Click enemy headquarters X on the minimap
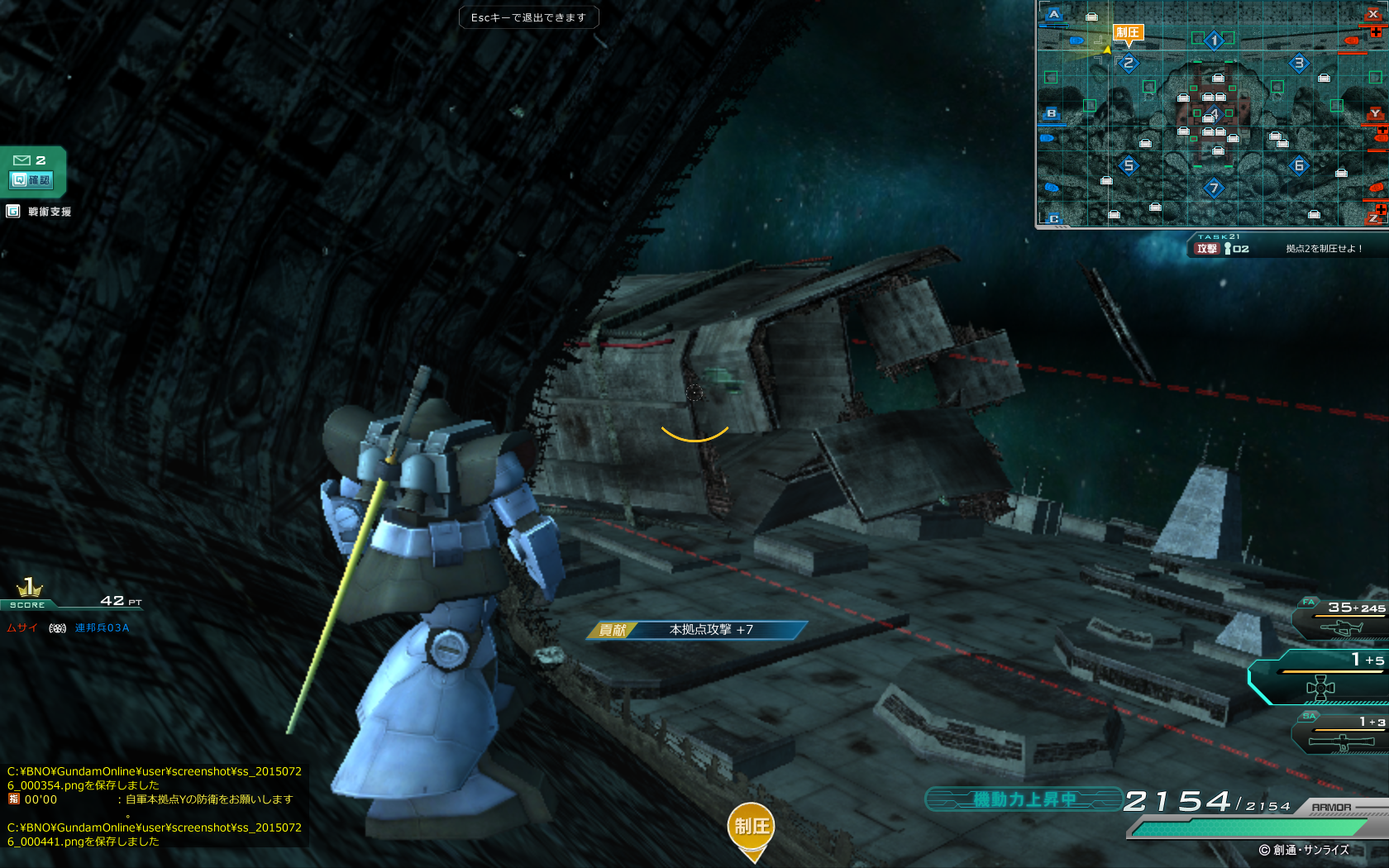This screenshot has width=1389, height=868. point(1373,14)
